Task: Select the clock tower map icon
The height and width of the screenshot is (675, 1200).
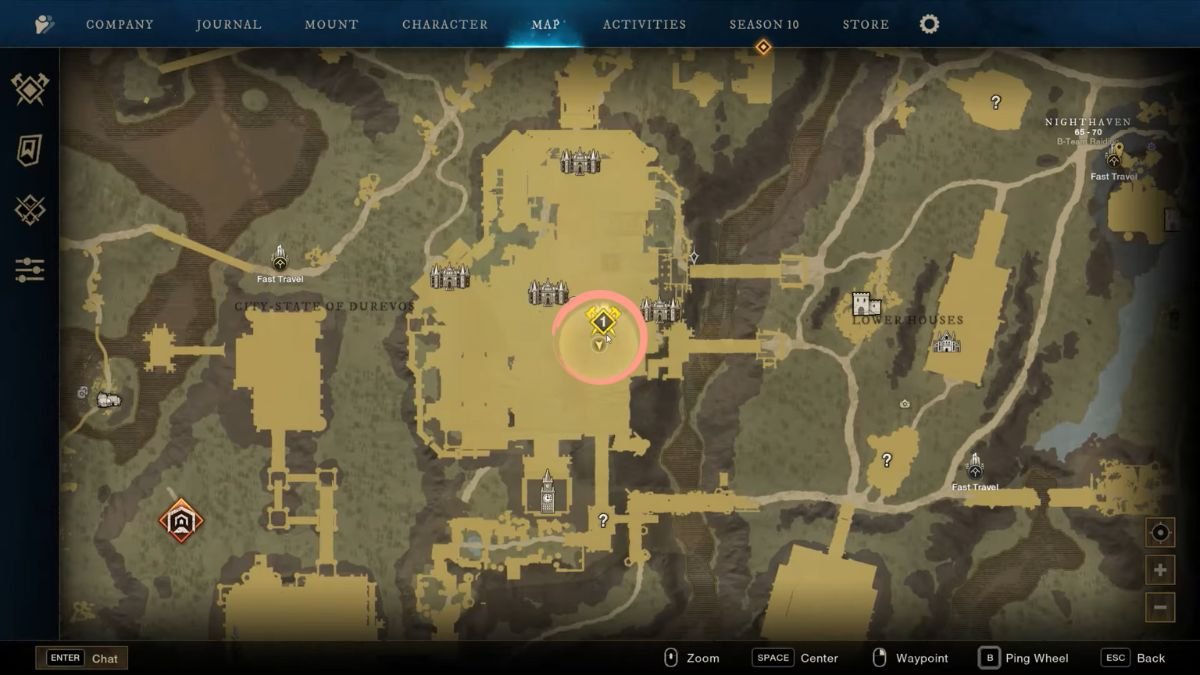Action: click(547, 491)
